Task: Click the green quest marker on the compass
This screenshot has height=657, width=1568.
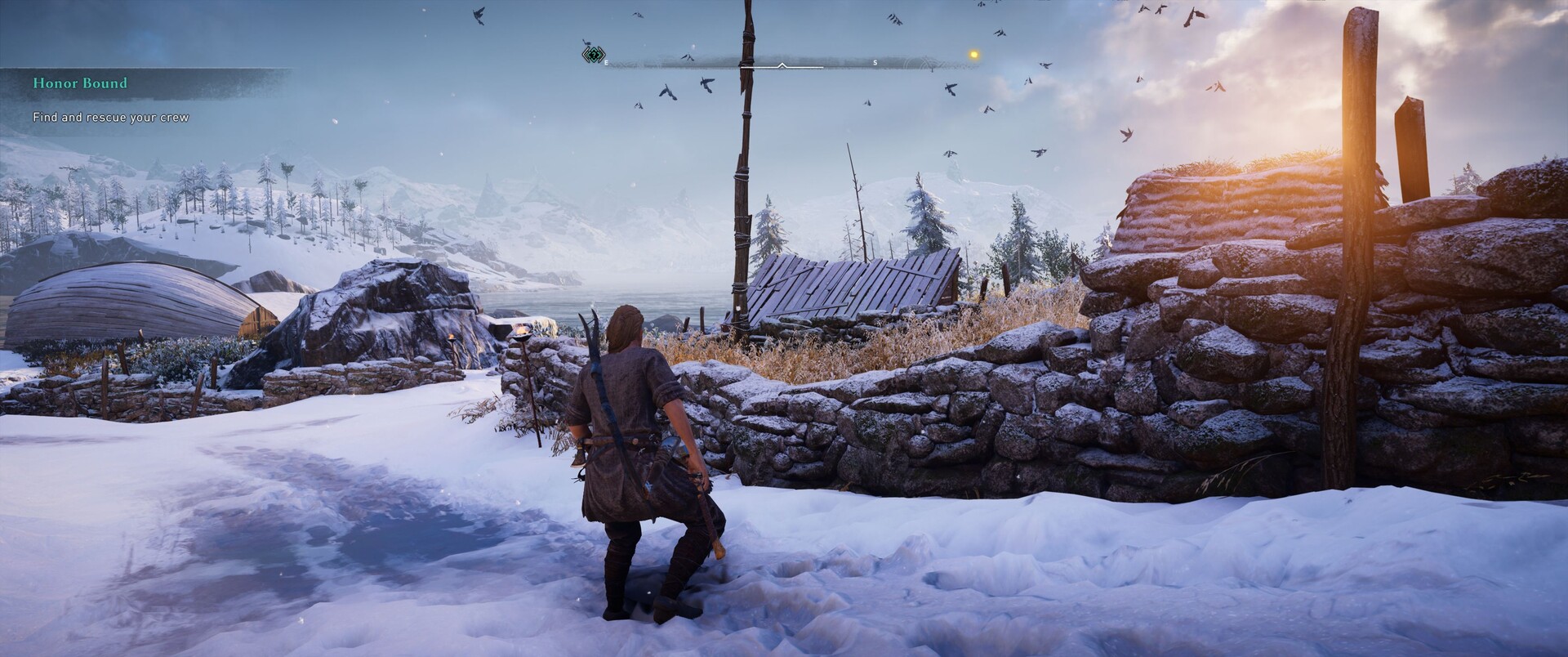Action: pyautogui.click(x=594, y=55)
